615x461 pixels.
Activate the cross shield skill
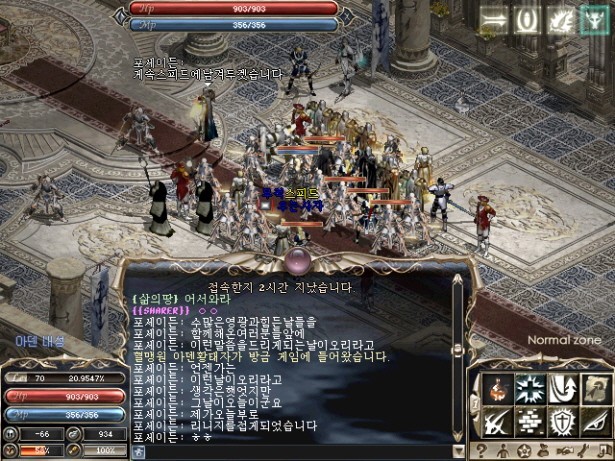pyautogui.click(x=564, y=421)
